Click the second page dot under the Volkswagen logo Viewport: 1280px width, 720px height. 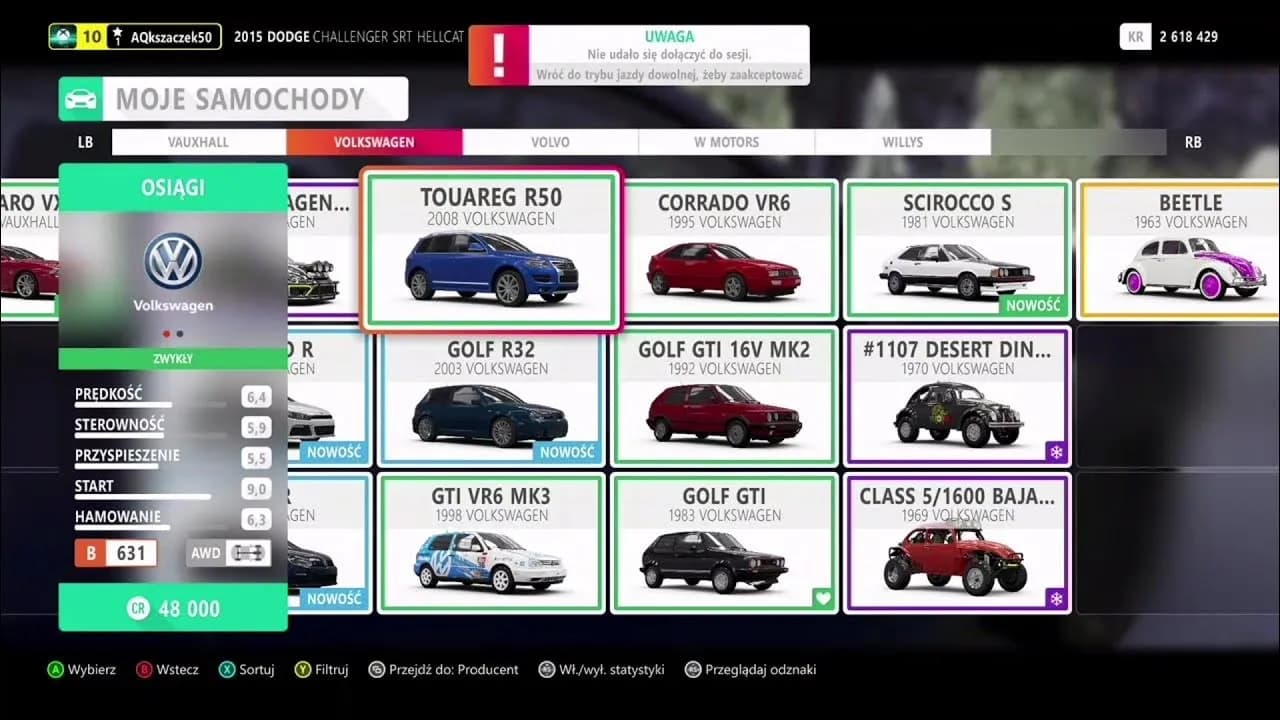(x=180, y=333)
